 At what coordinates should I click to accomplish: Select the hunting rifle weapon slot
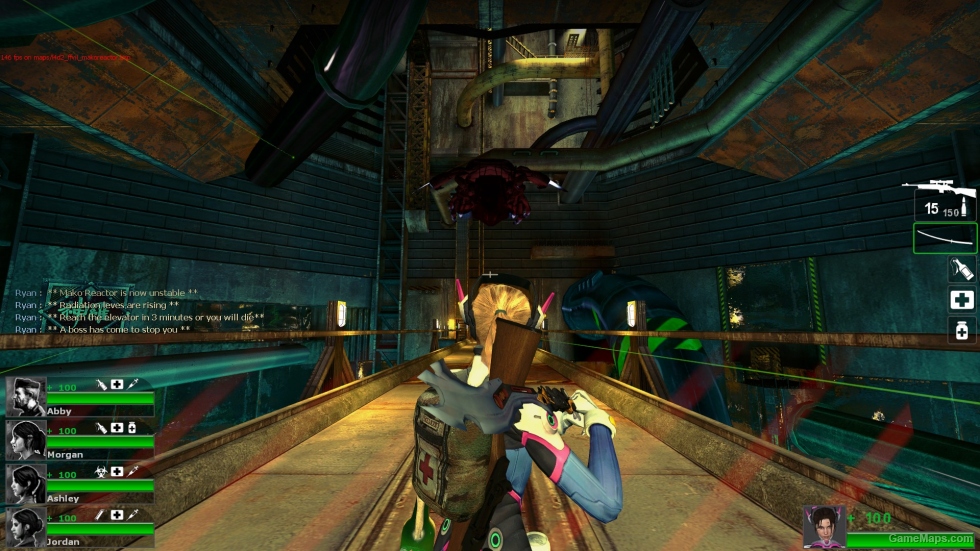coord(944,199)
